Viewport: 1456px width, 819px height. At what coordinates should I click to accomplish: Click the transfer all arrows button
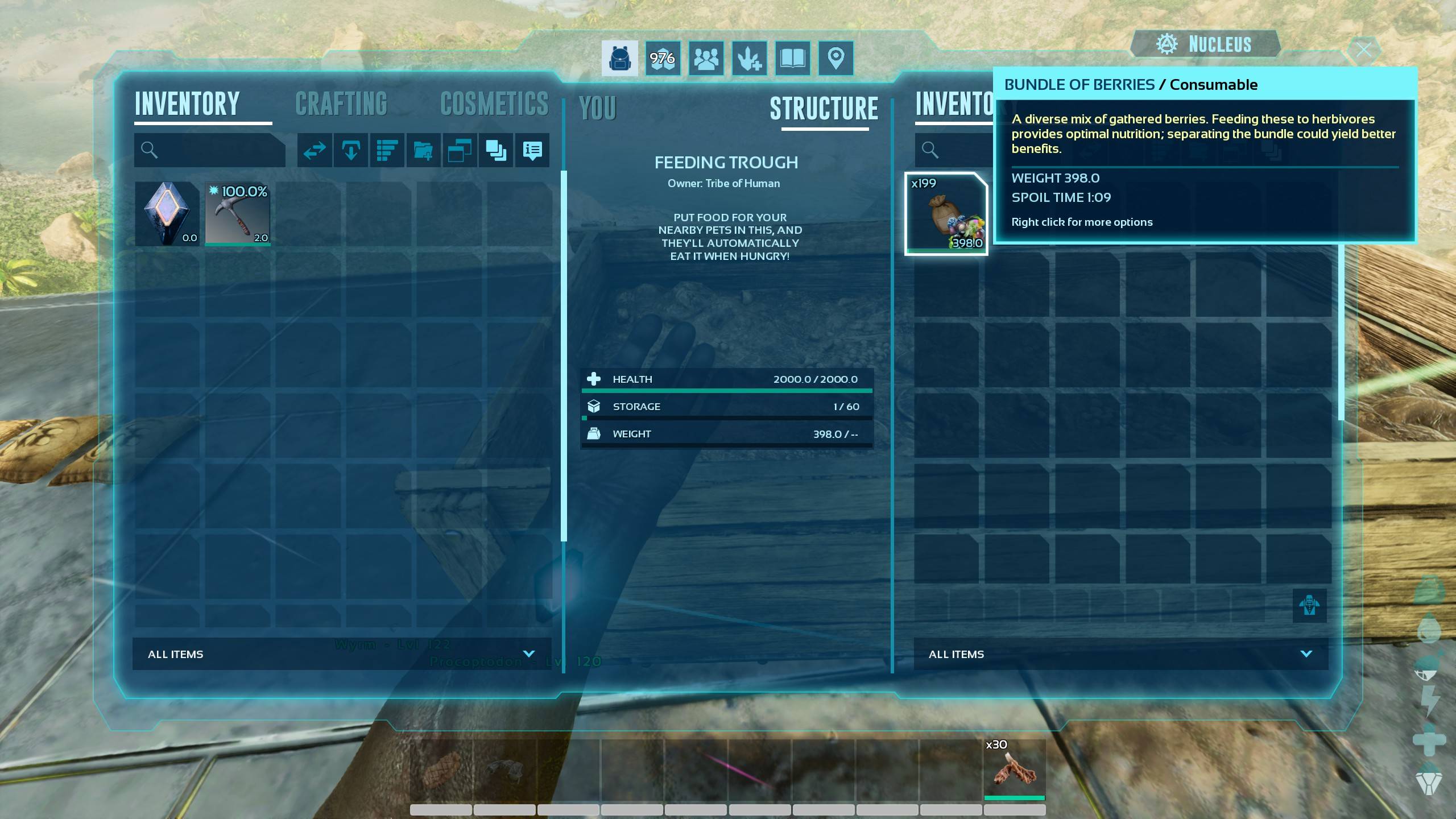[315, 150]
